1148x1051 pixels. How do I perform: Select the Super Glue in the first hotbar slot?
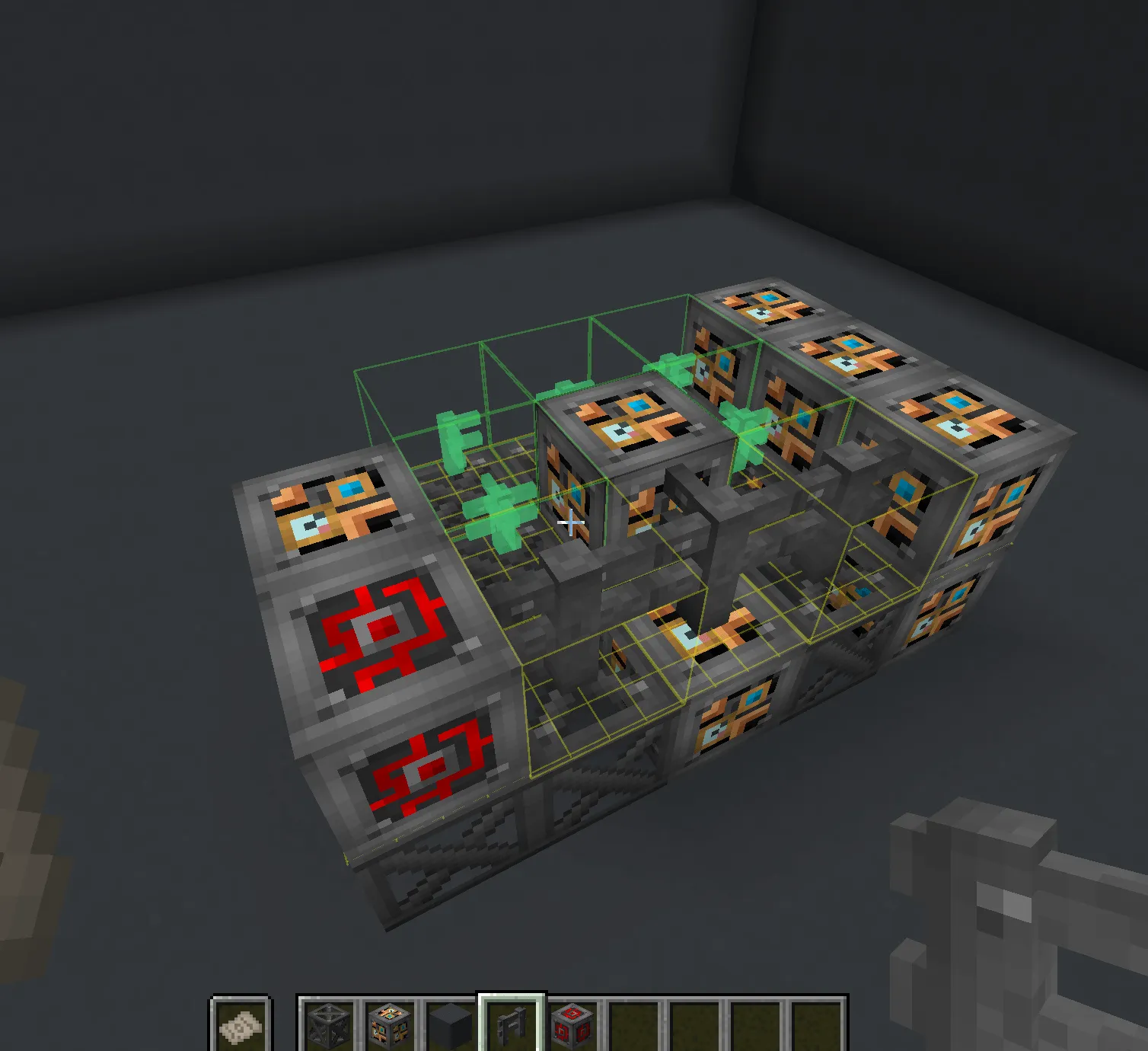[x=240, y=1024]
